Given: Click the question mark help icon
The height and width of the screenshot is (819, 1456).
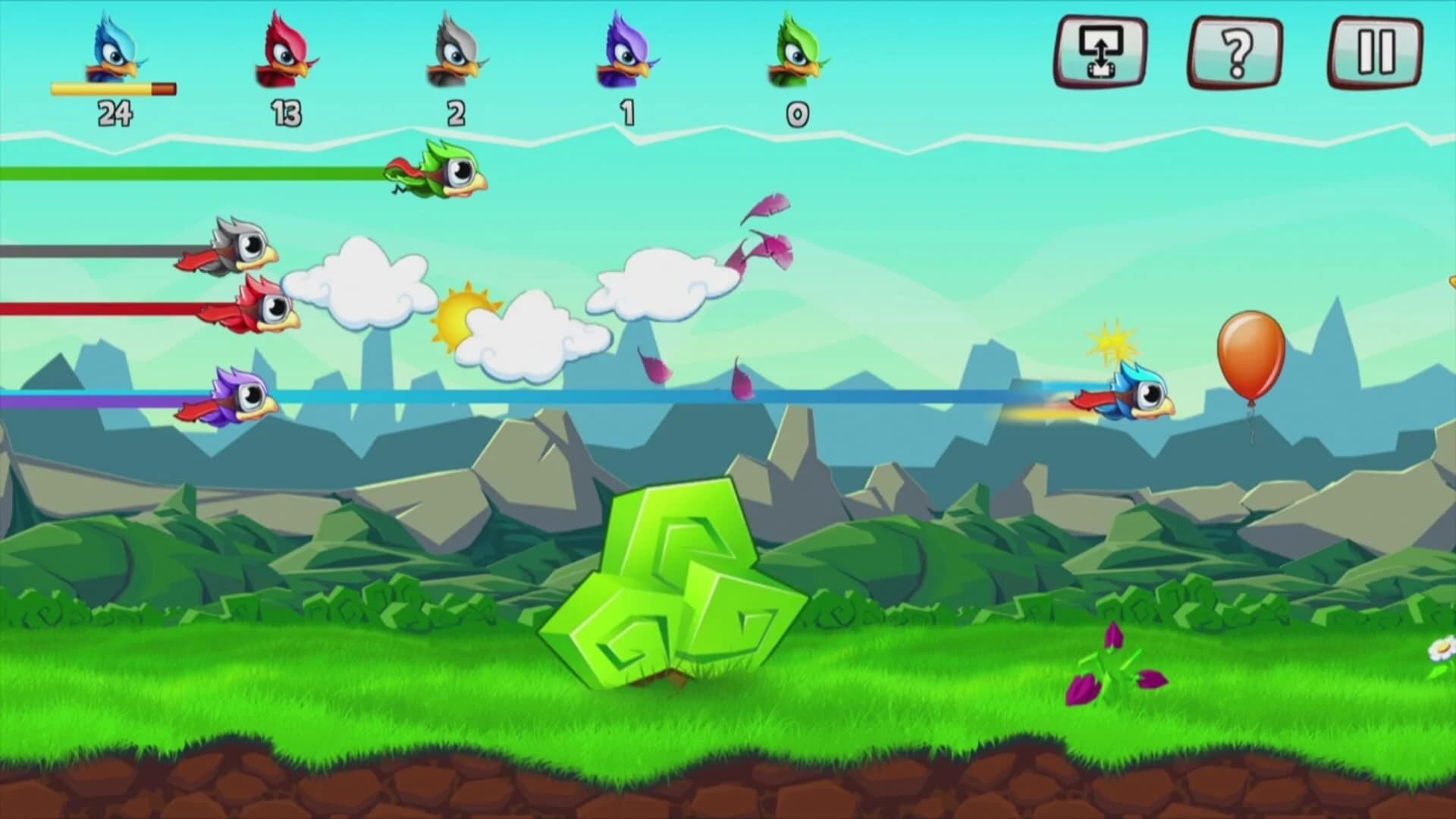Looking at the screenshot, I should 1235,51.
